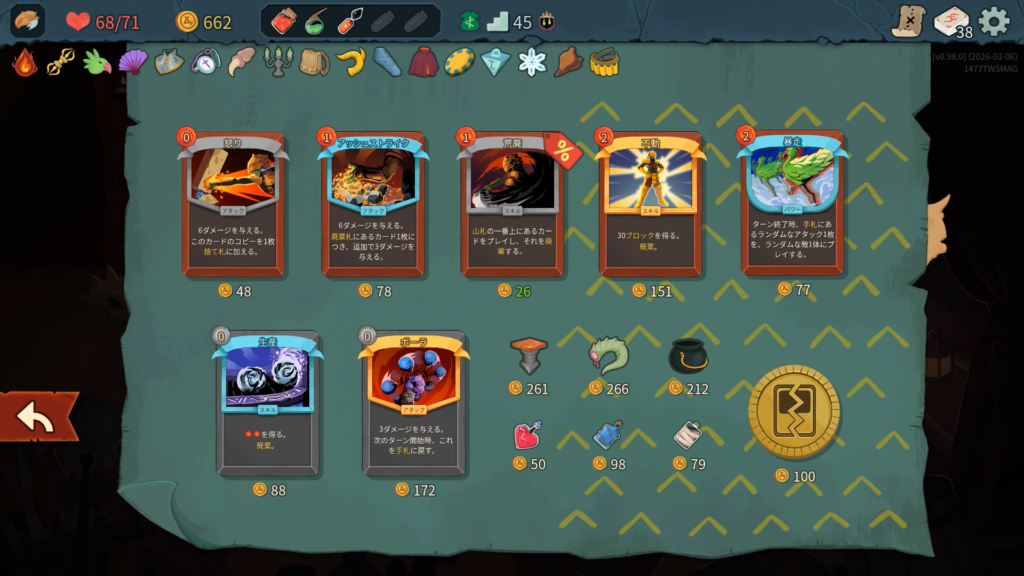Viewport: 1024px width, 576px height.
Task: Use the card removal service coin
Action: [794, 412]
